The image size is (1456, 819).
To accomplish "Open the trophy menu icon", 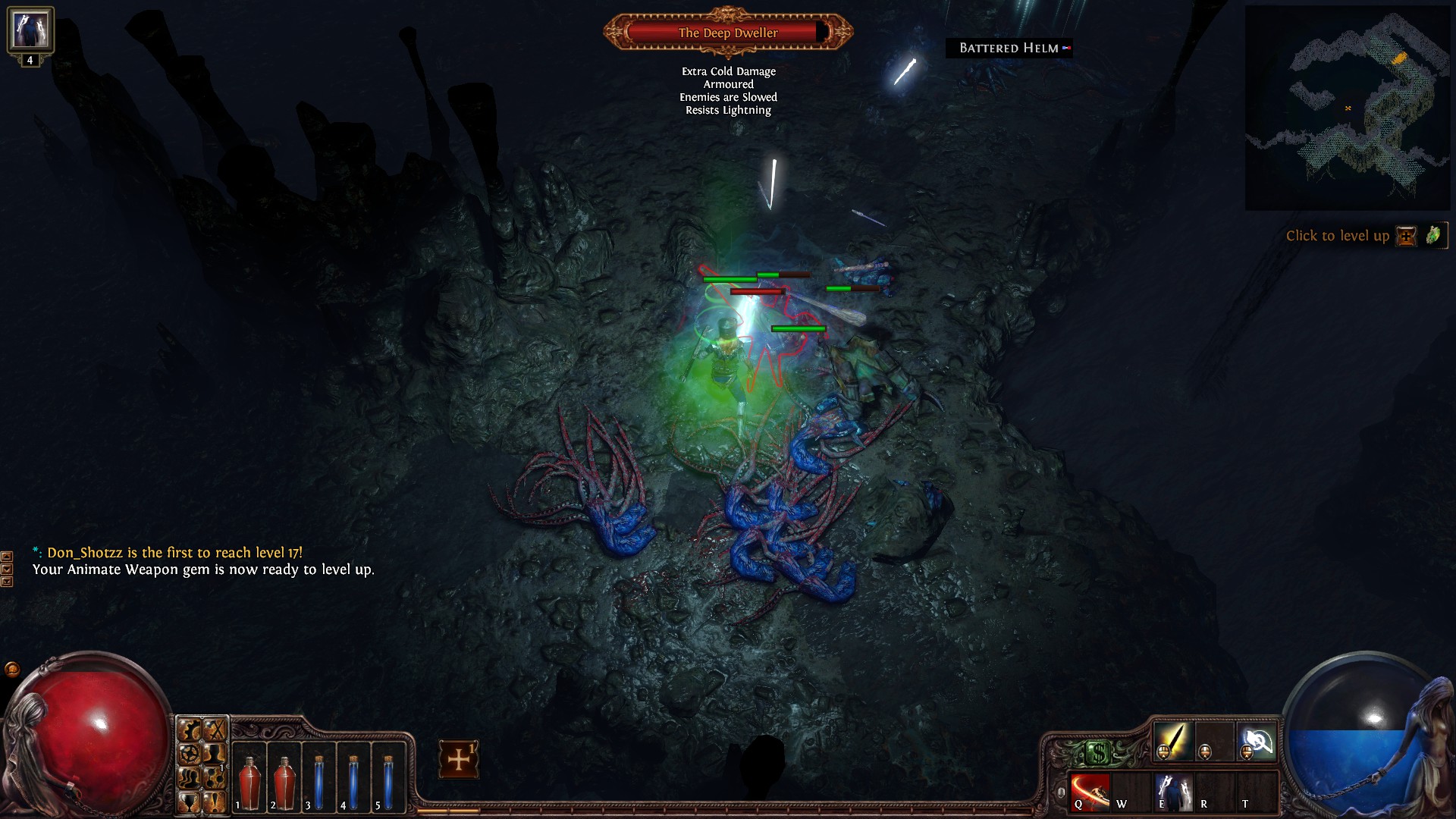I will 189,802.
